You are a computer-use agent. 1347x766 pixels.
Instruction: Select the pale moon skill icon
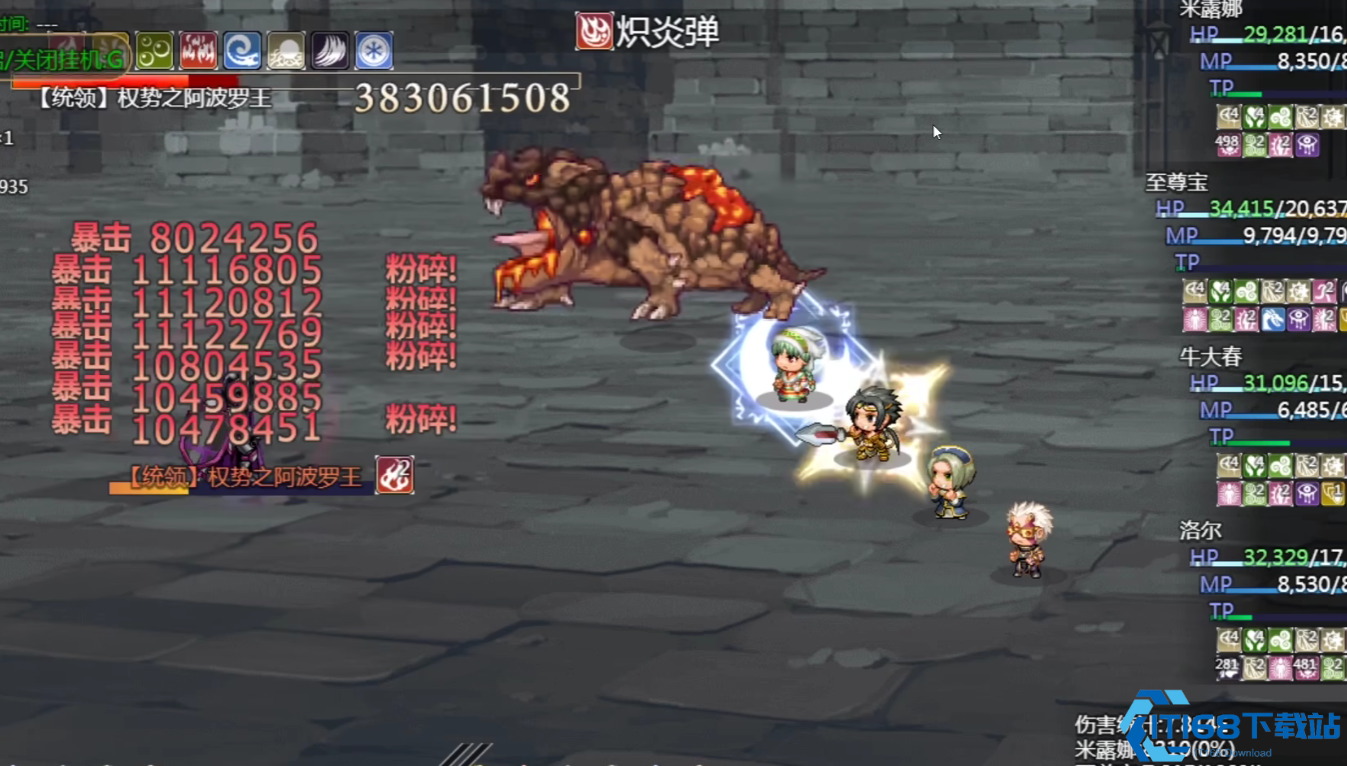pos(287,50)
